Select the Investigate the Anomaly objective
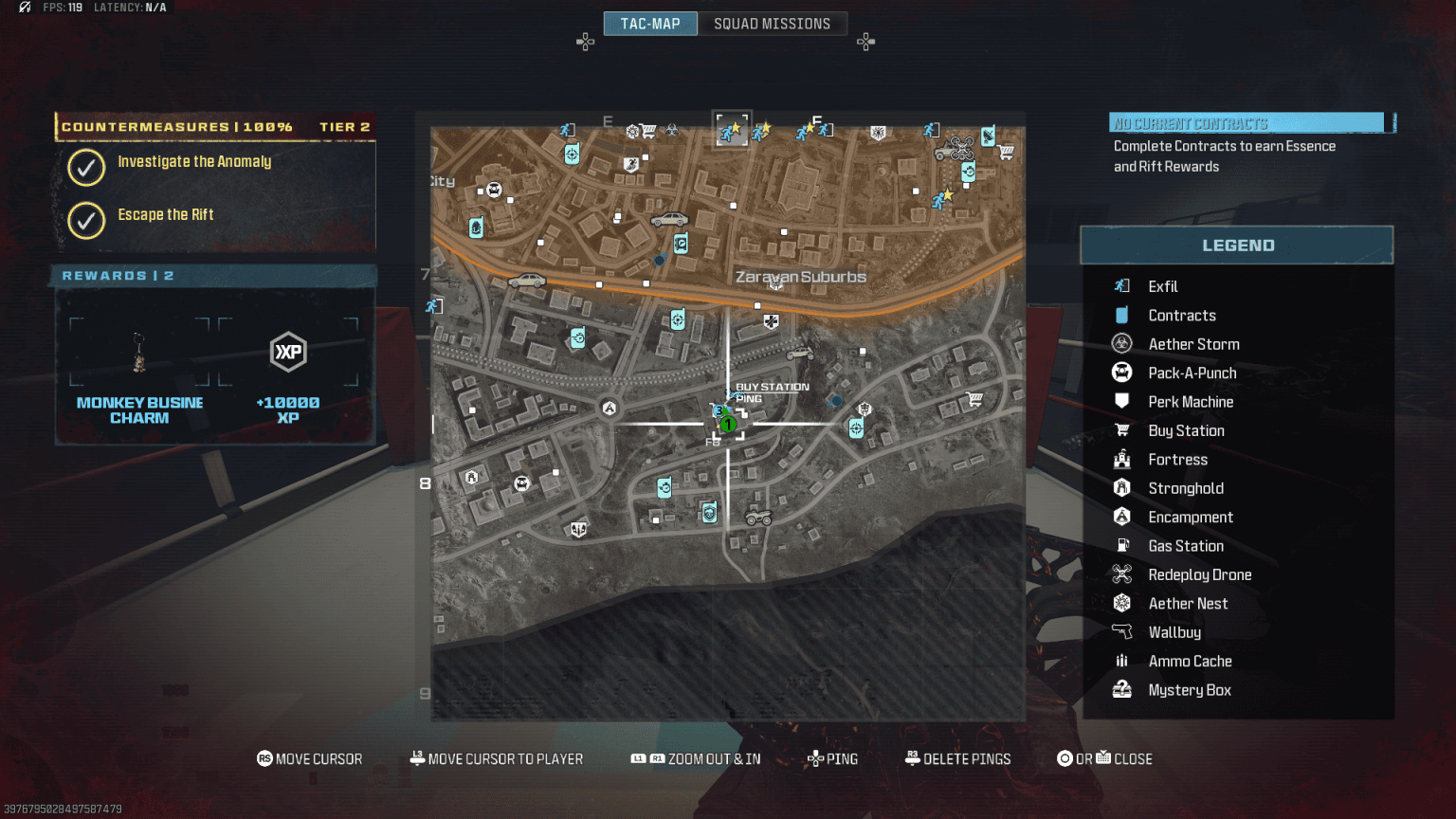Viewport: 1456px width, 819px height. [194, 162]
